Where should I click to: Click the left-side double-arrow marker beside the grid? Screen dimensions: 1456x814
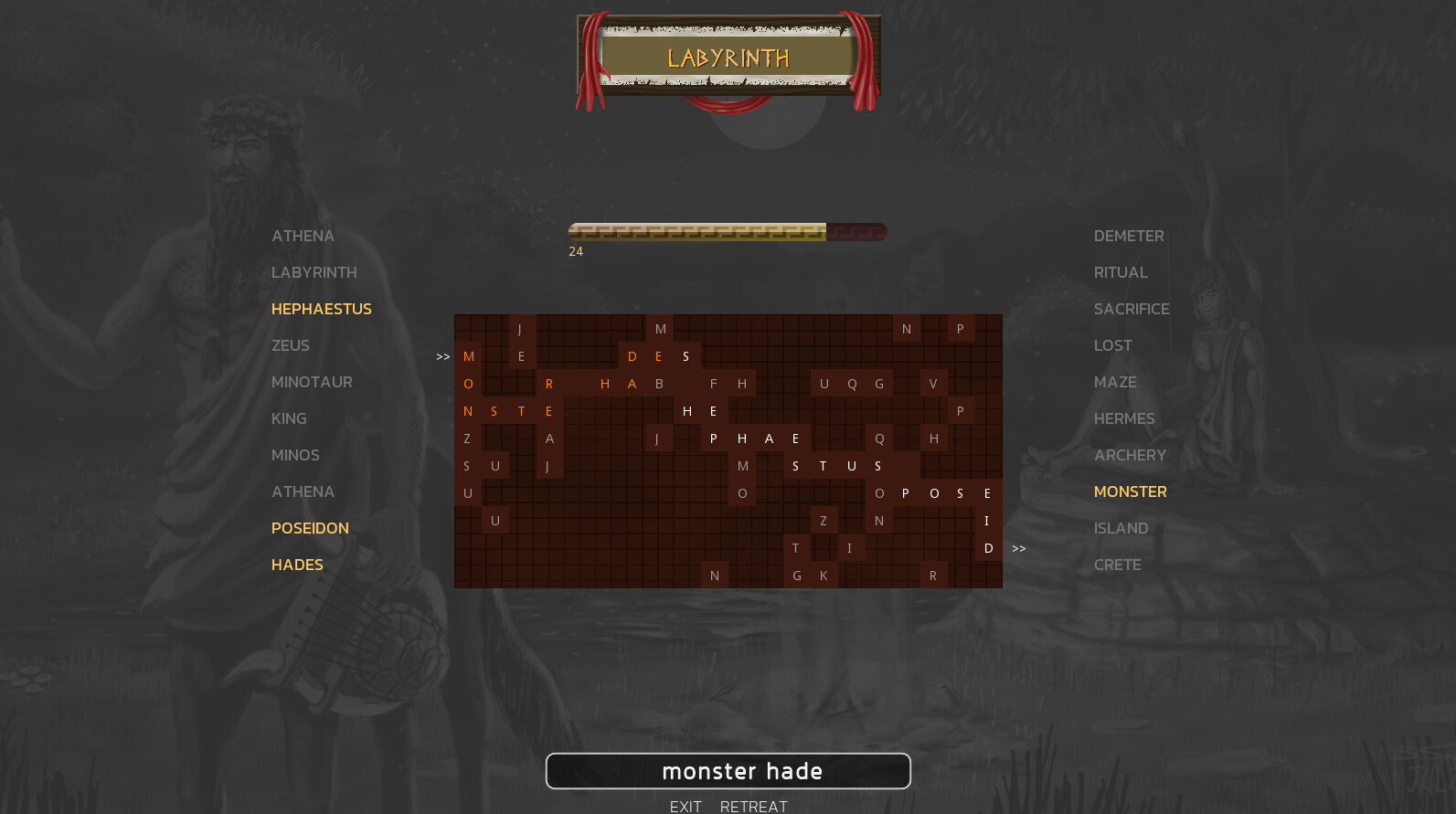(x=442, y=356)
